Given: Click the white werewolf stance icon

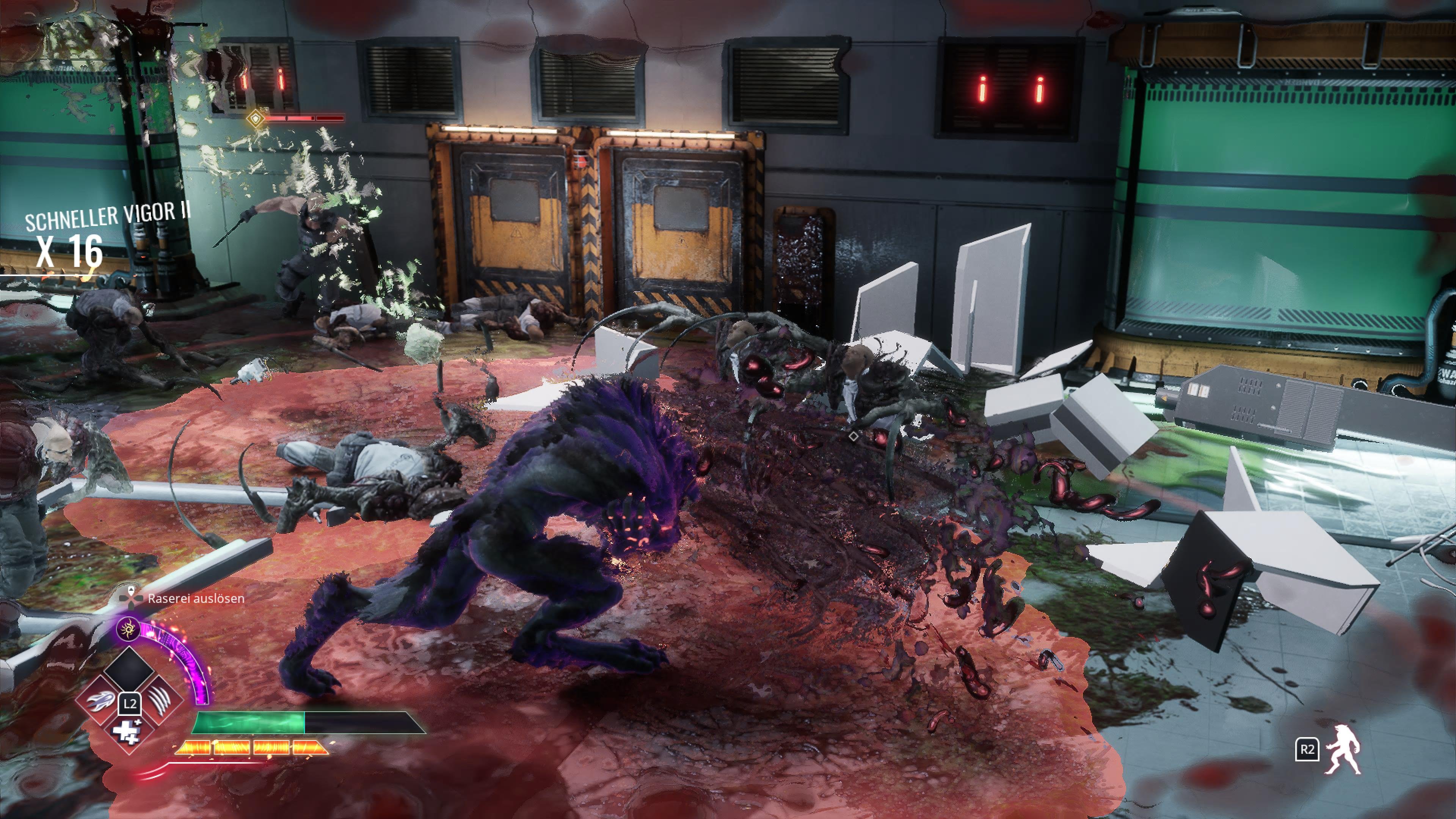Looking at the screenshot, I should coord(1342,750).
